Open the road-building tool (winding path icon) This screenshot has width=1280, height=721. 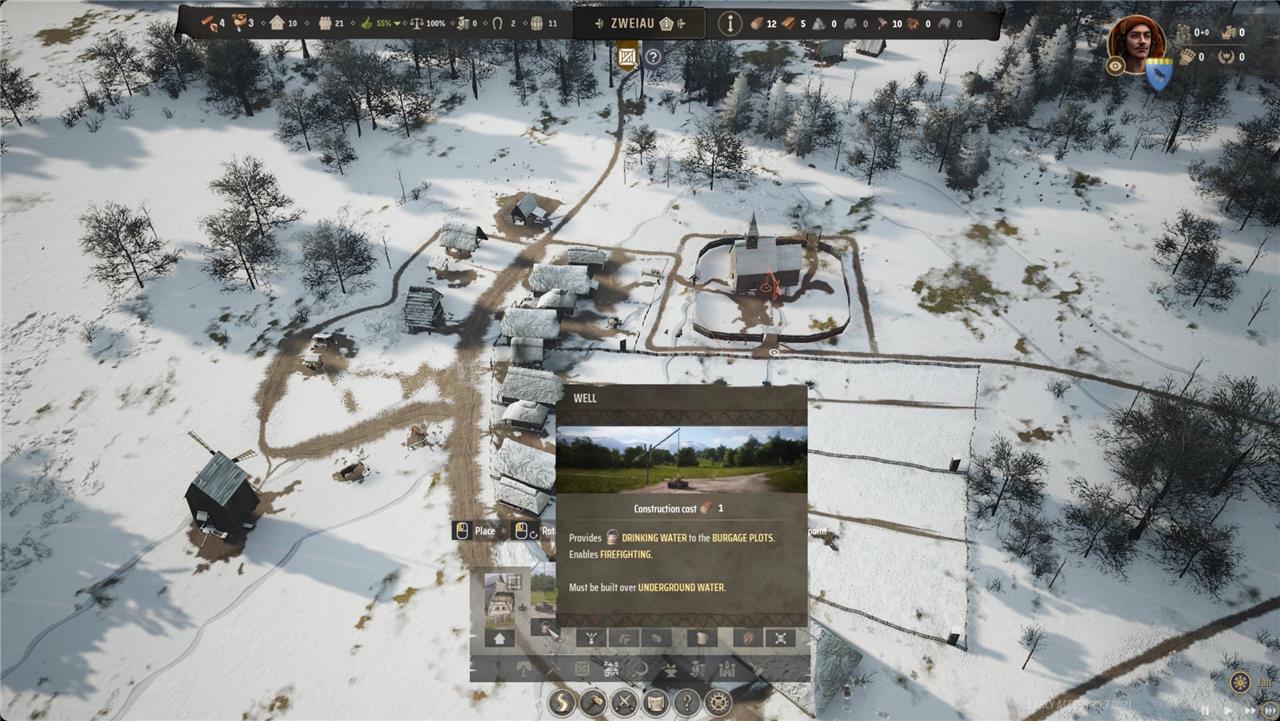point(562,702)
